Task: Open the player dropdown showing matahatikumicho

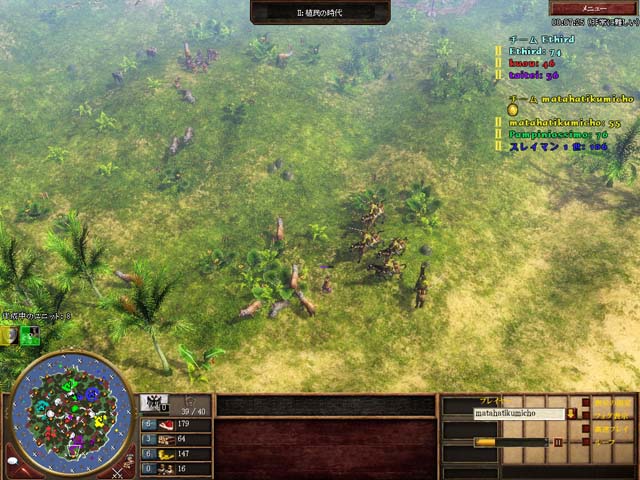Action: pyautogui.click(x=570, y=413)
